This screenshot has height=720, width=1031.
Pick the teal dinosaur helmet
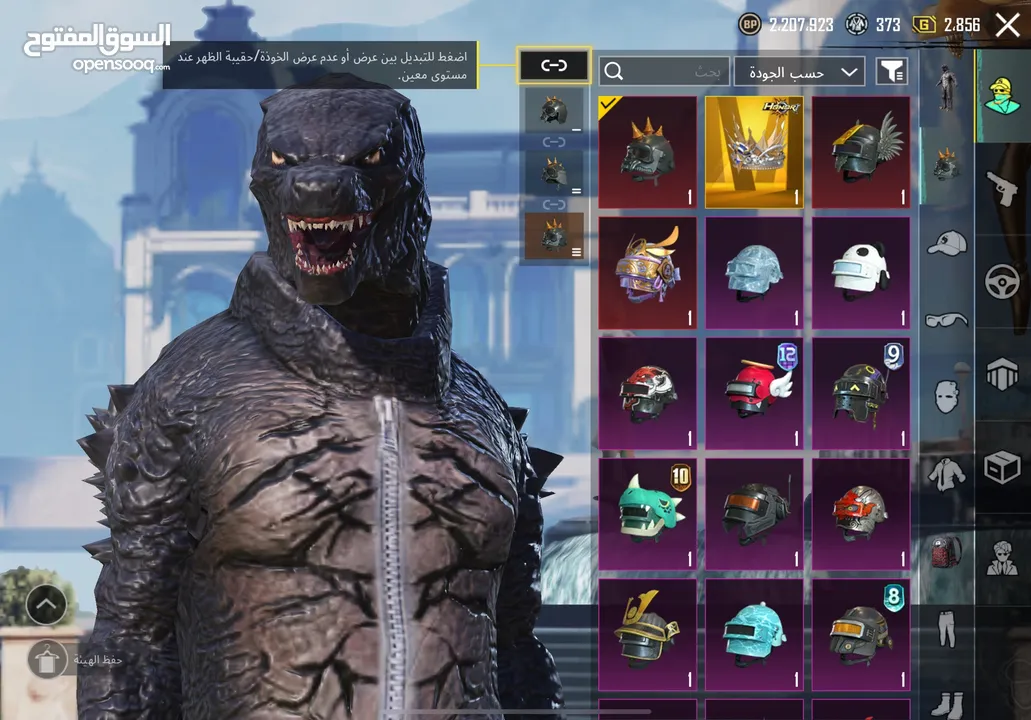click(647, 514)
